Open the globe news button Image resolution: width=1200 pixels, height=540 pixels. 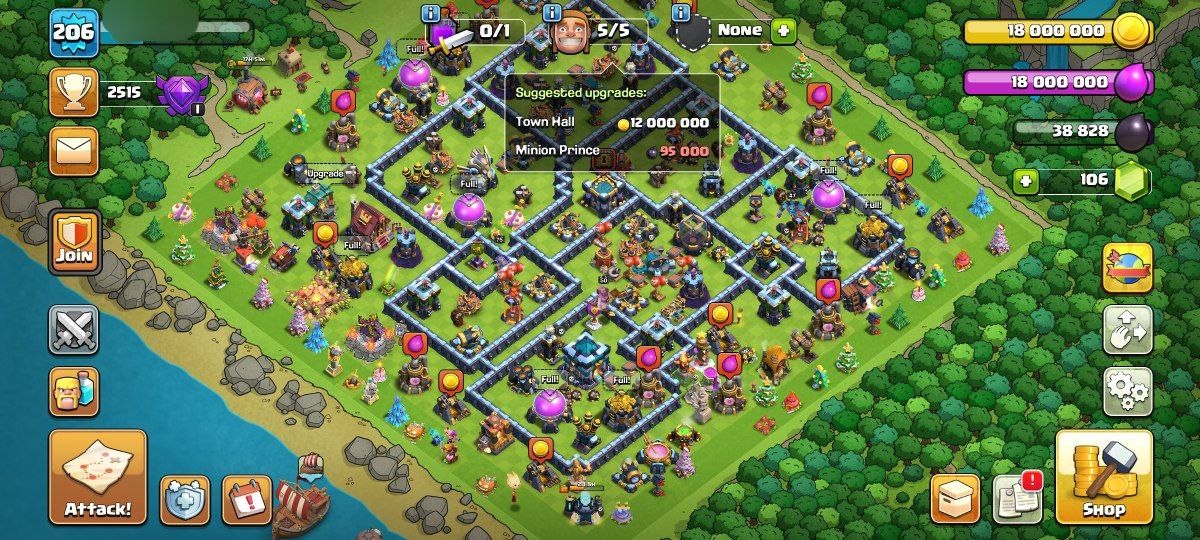click(x=1127, y=267)
